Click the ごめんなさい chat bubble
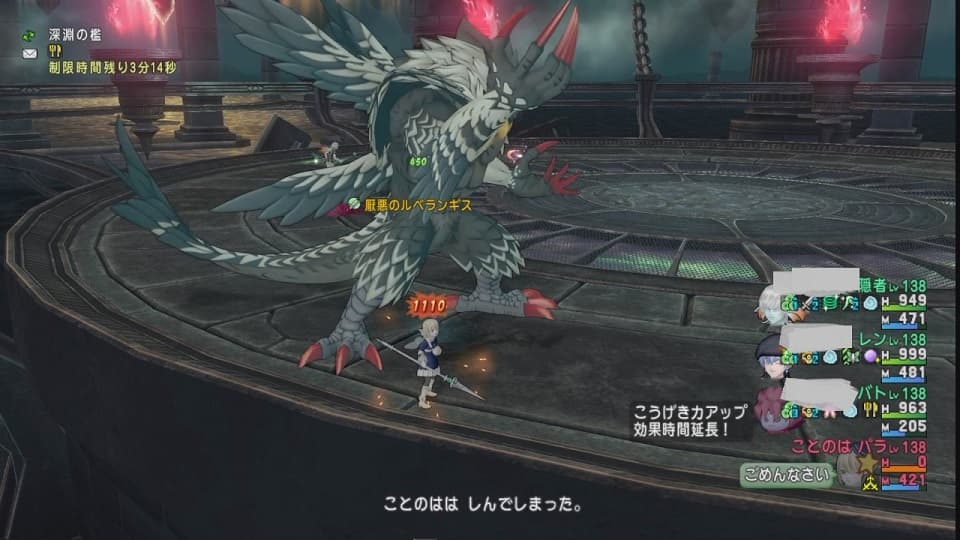Viewport: 960px width, 540px height. click(x=787, y=476)
